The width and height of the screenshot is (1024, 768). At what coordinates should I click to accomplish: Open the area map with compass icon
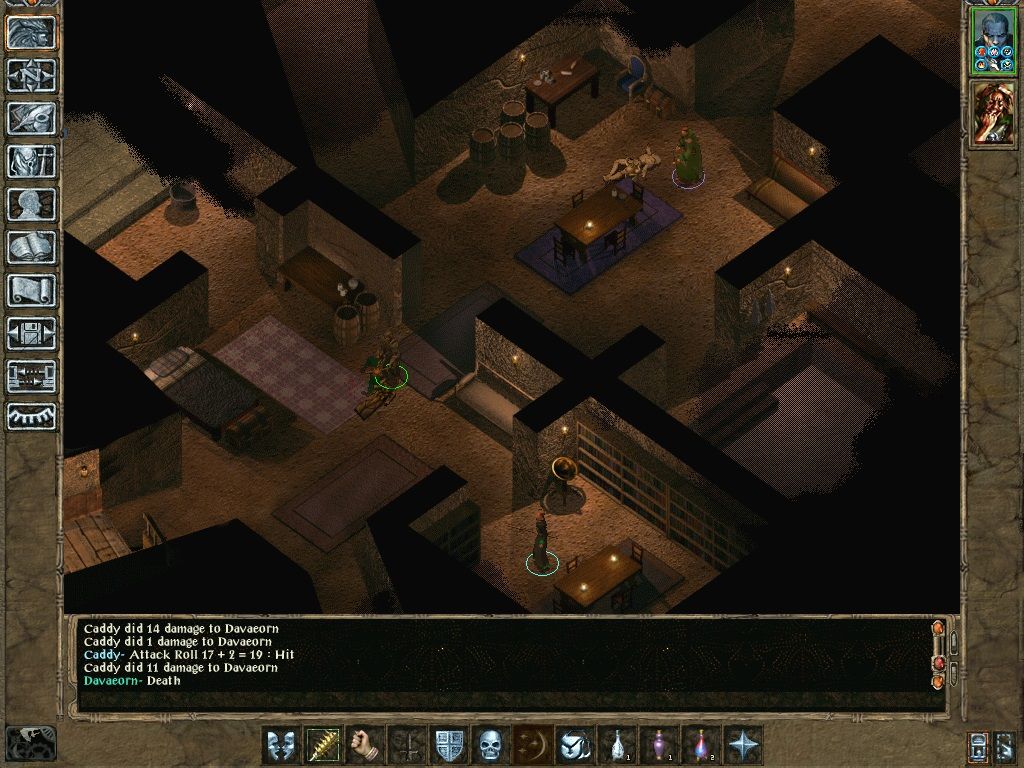point(32,74)
